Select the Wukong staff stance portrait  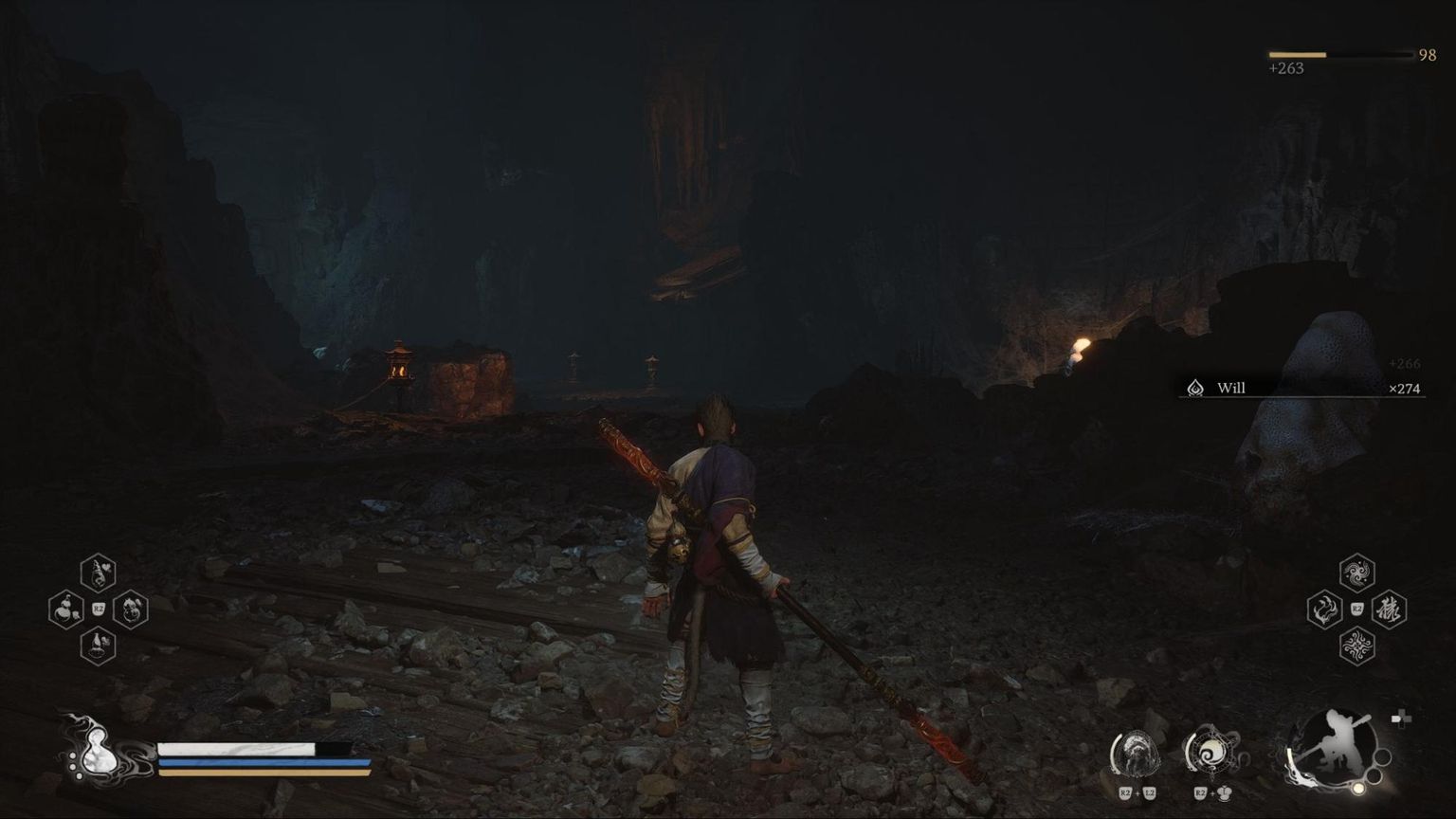click(x=1335, y=749)
